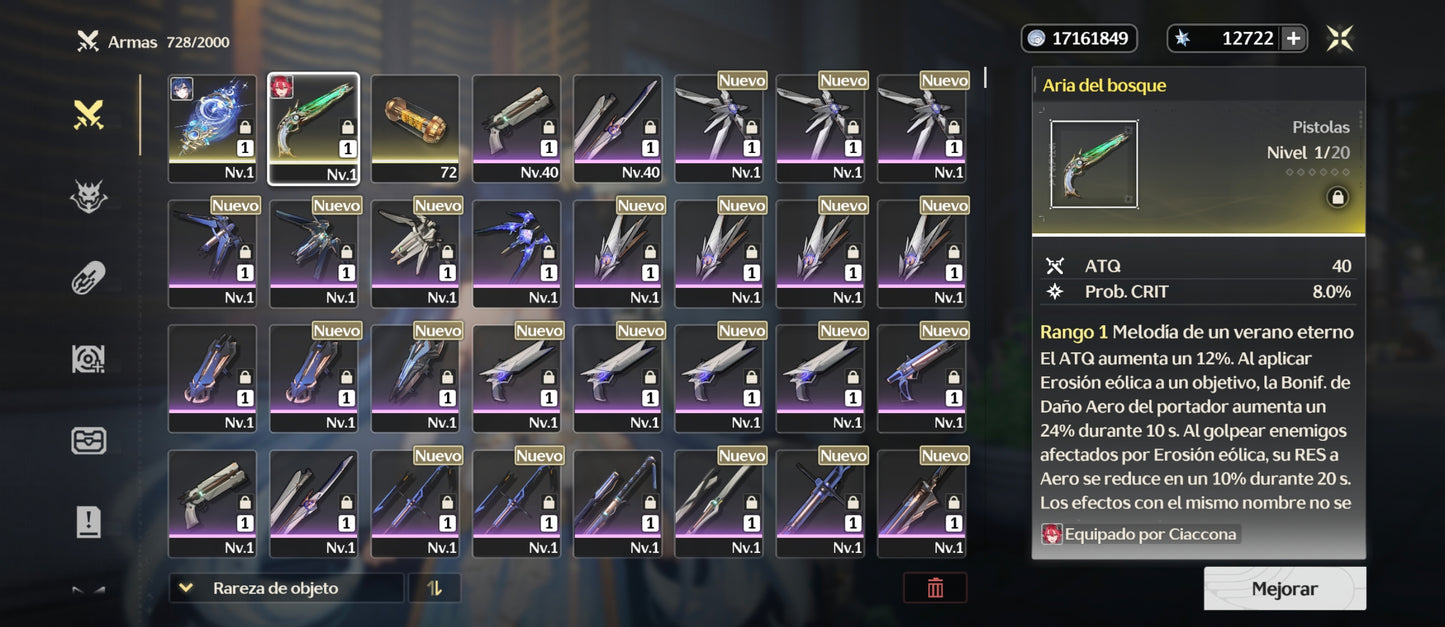Toggle the lock on Aria del bosque detail
Viewport: 1445px width, 627px height.
(1336, 198)
